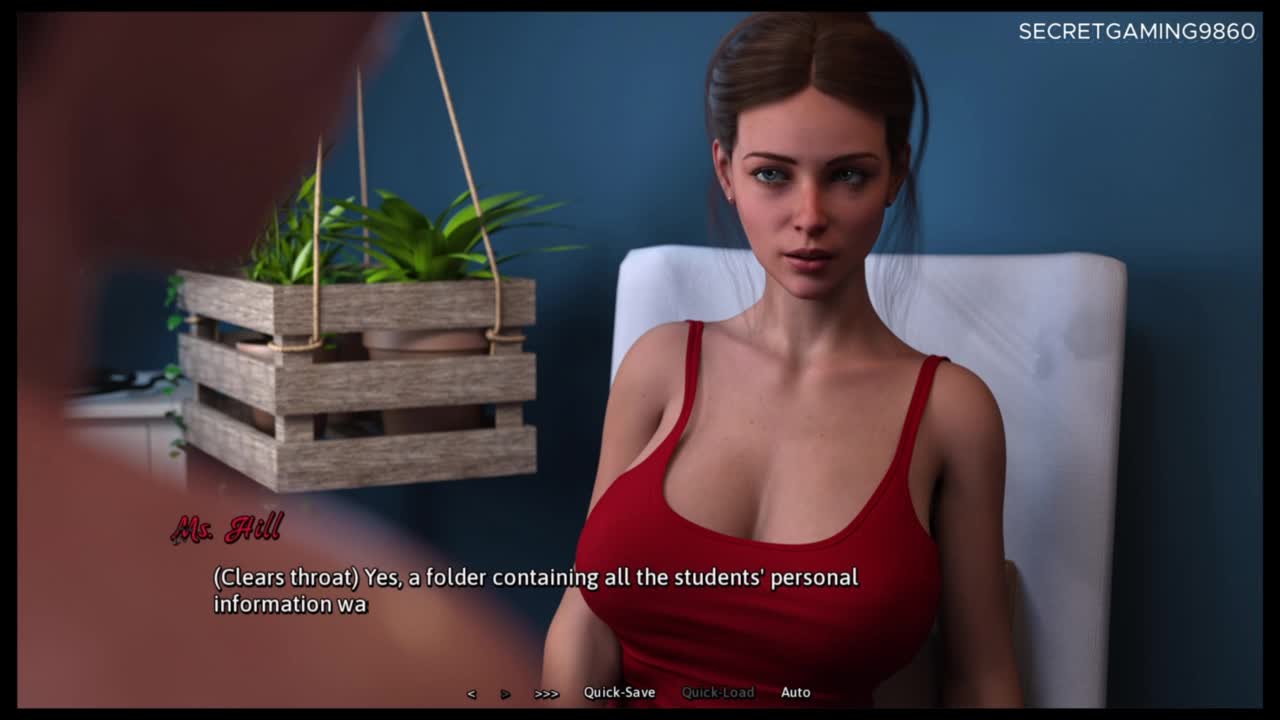Advance to the next dialogue line
Screen dimensions: 1280x720
pyautogui.click(x=506, y=693)
